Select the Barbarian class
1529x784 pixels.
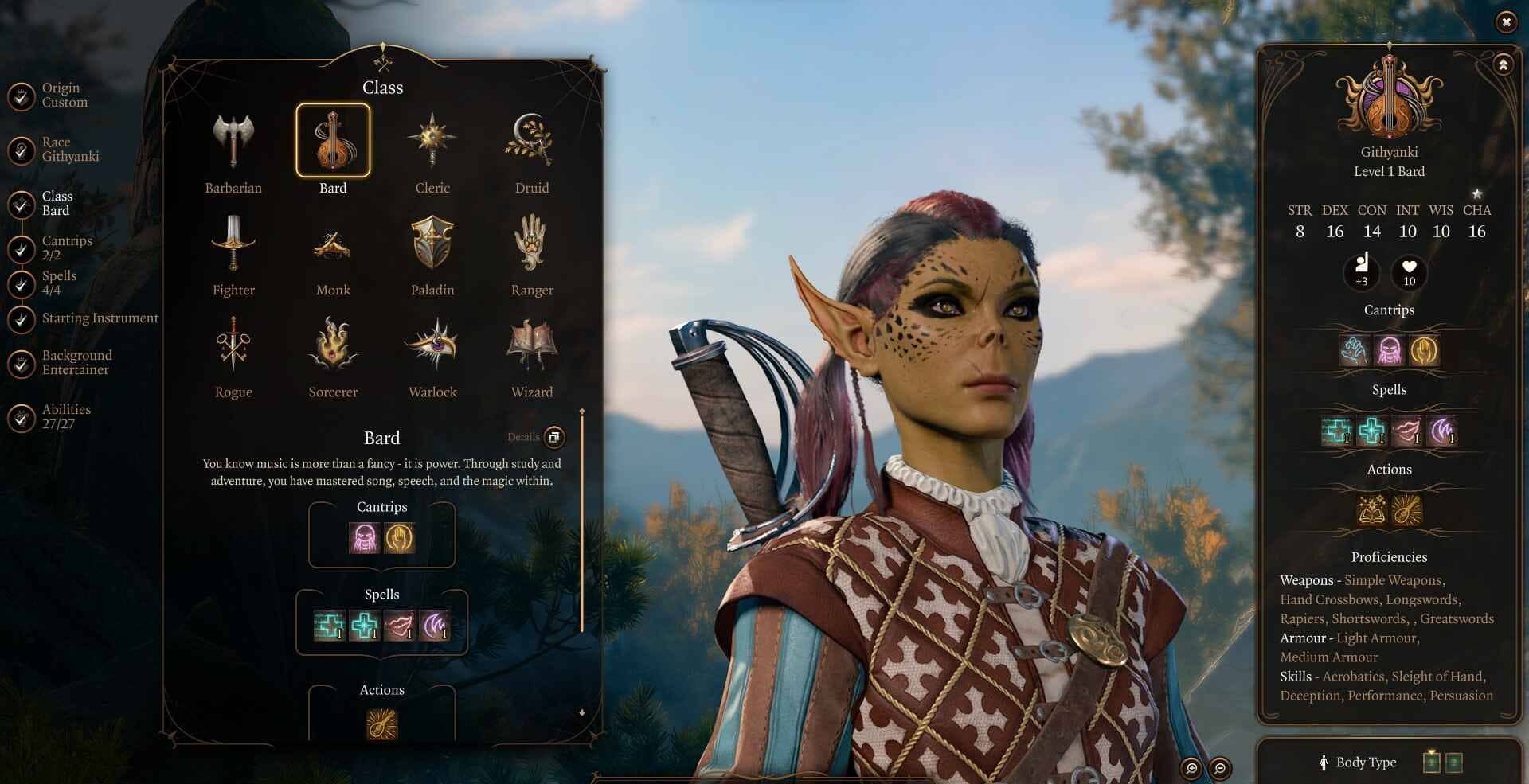233,142
